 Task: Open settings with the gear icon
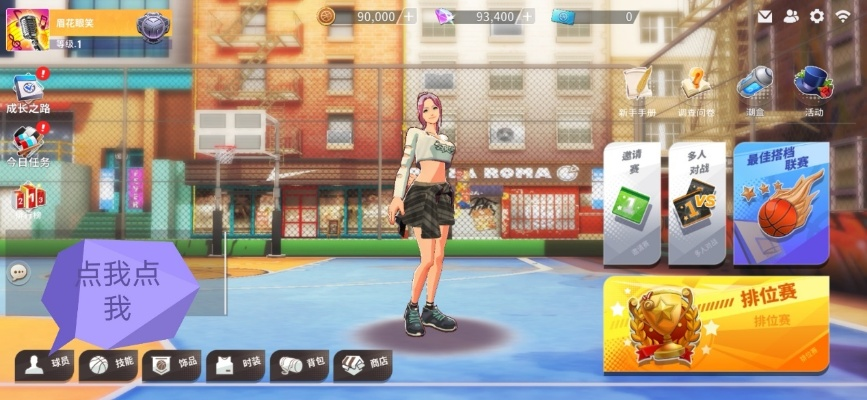pos(817,16)
